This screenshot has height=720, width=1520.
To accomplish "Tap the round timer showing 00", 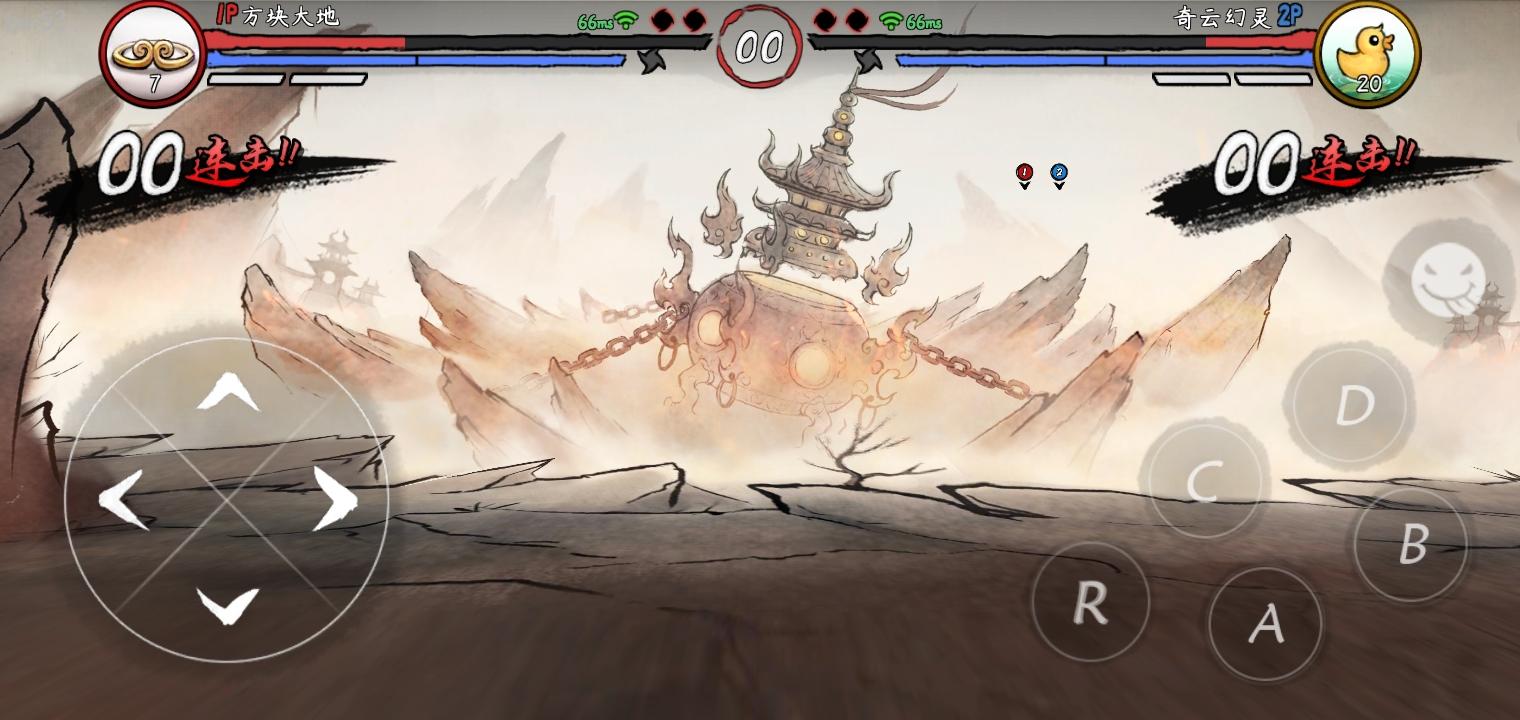I will click(x=760, y=45).
